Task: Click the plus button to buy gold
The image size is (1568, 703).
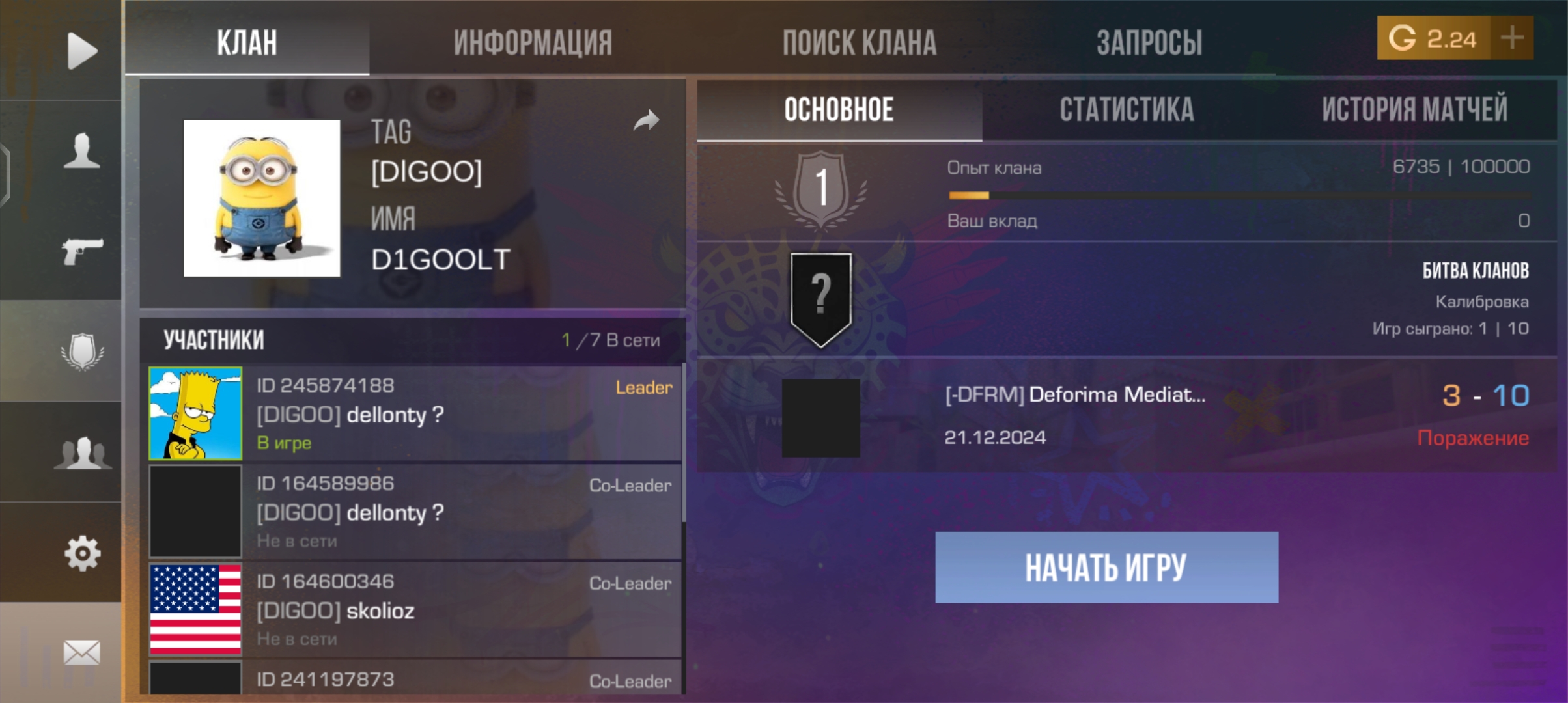Action: (1511, 39)
